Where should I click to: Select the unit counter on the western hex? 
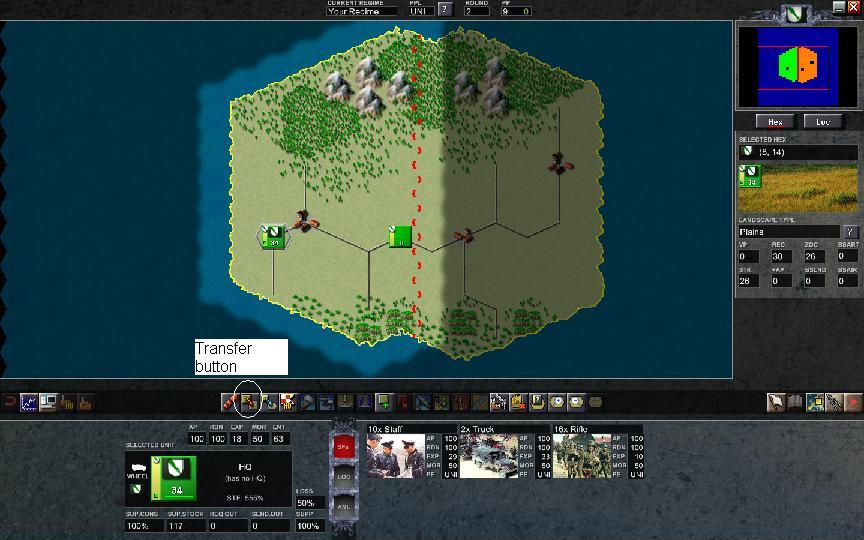coord(273,237)
